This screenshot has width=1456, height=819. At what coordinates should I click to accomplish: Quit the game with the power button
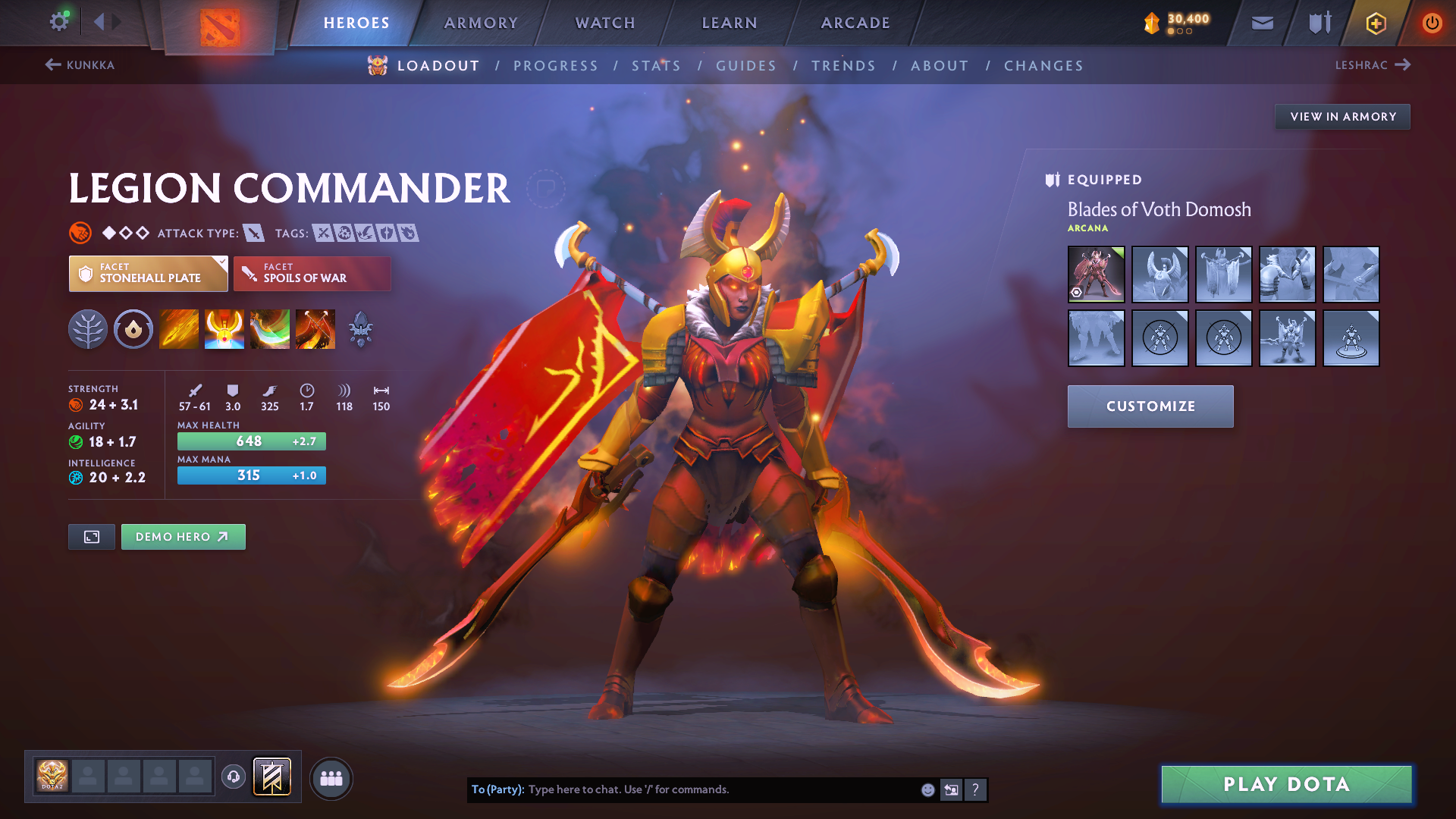pos(1432,23)
